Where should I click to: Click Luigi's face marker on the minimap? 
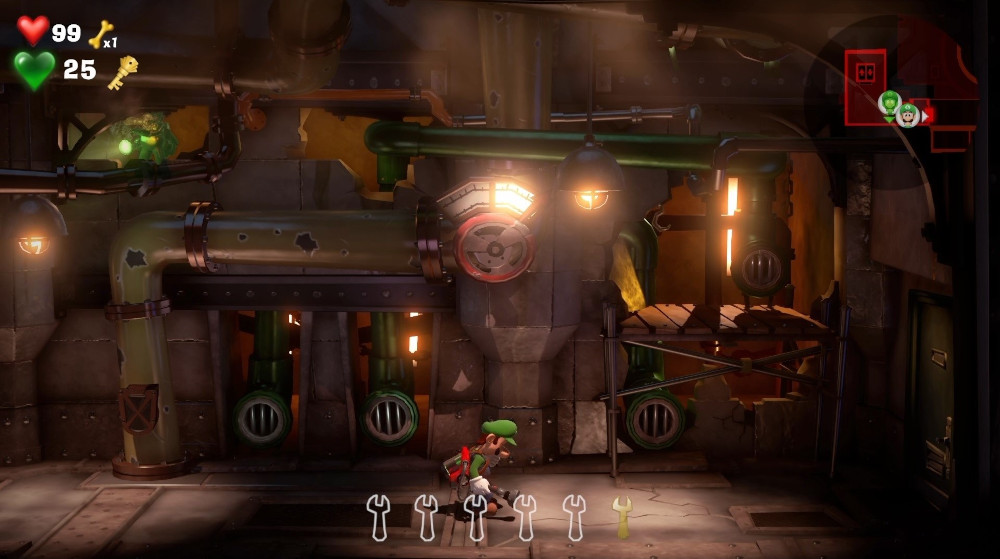click(908, 115)
